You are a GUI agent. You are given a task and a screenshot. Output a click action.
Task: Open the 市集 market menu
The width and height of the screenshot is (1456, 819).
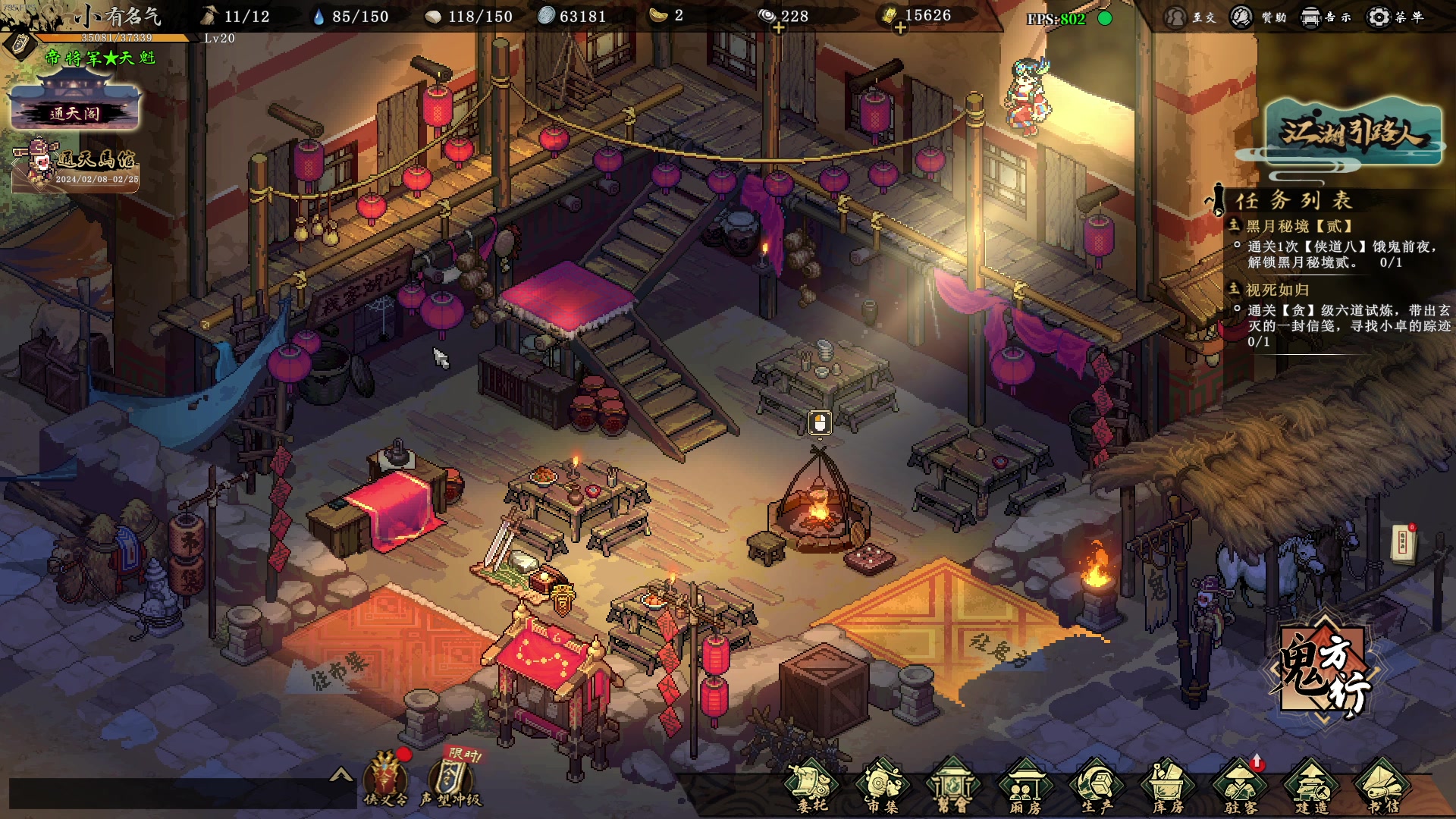coord(882,786)
